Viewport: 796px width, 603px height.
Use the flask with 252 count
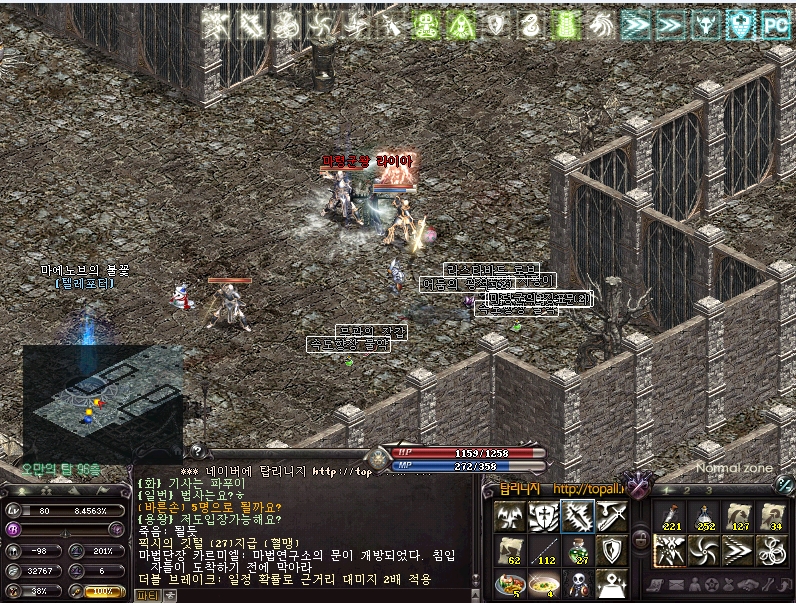pyautogui.click(x=703, y=517)
